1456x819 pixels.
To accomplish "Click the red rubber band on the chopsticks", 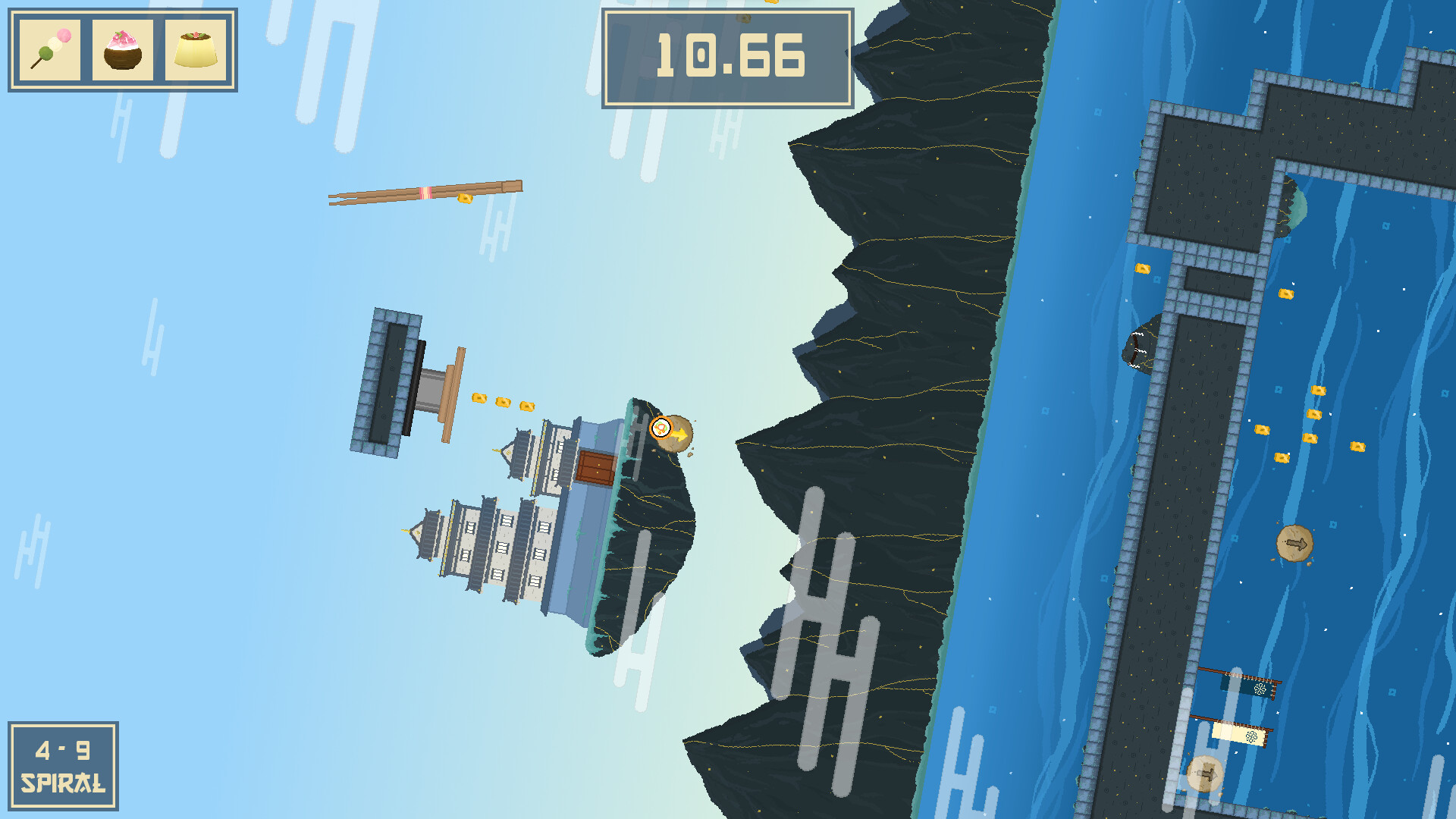I will (427, 192).
